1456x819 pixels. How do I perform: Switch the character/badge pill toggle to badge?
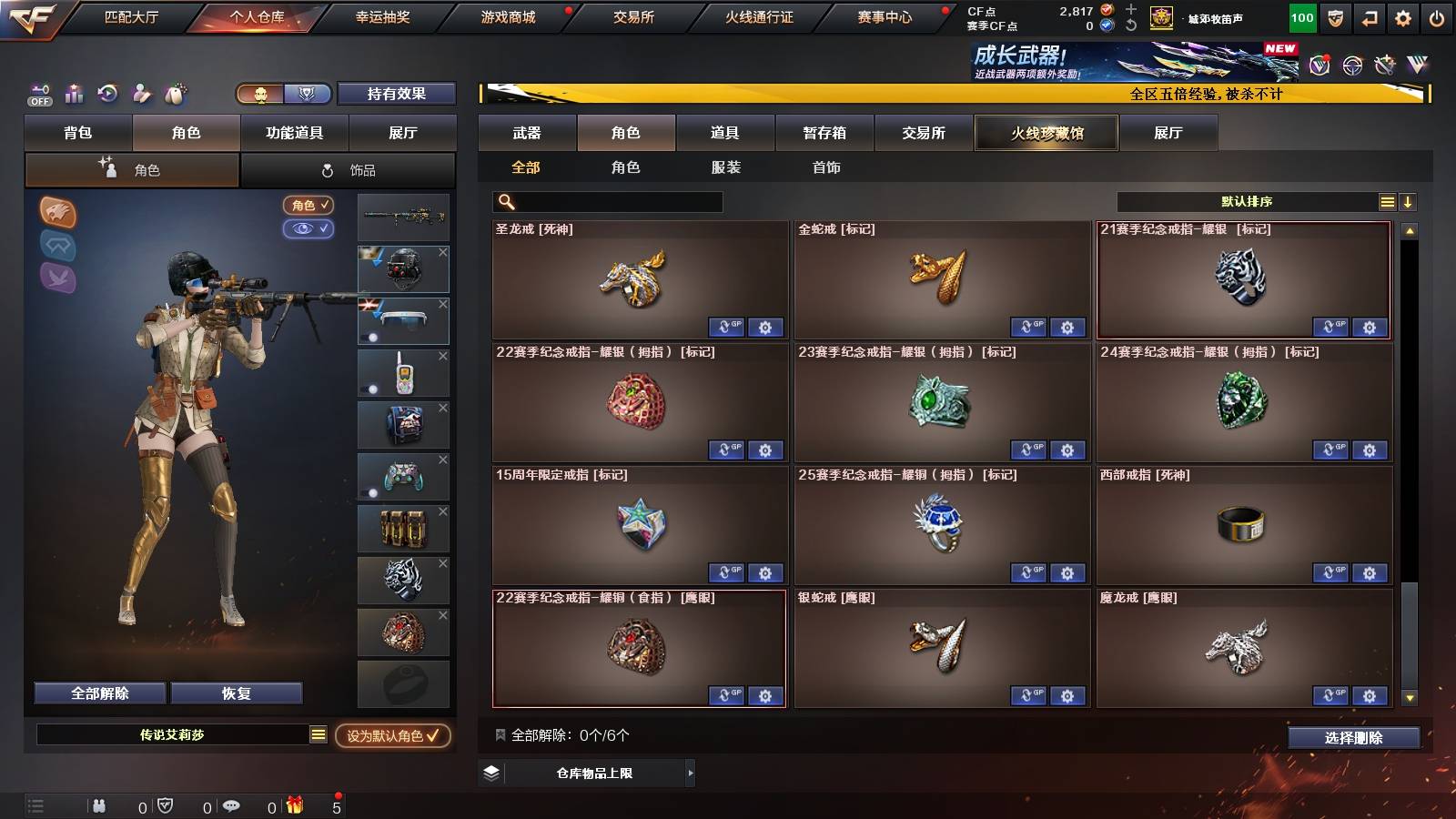pos(308,94)
